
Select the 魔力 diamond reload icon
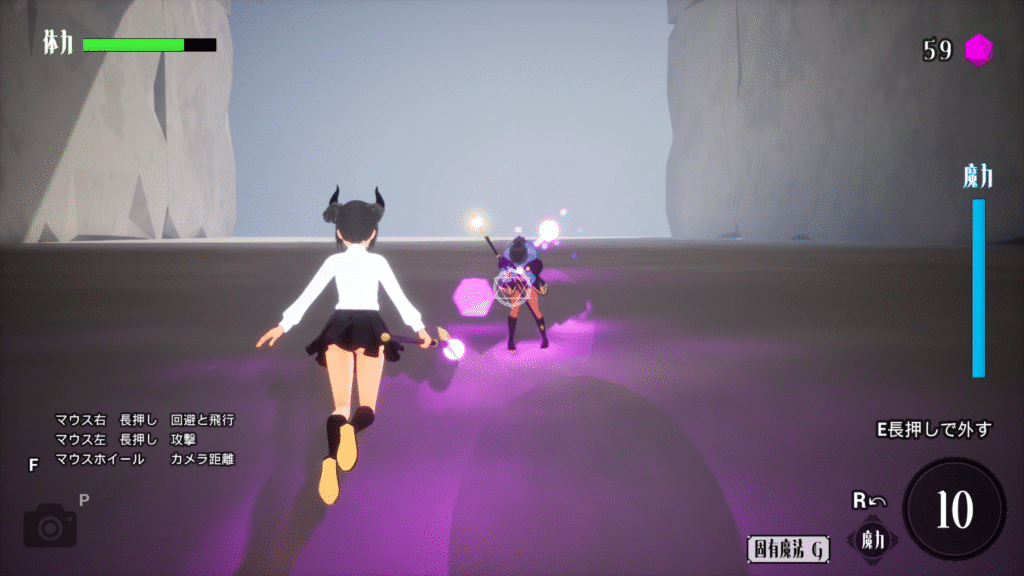(872, 539)
